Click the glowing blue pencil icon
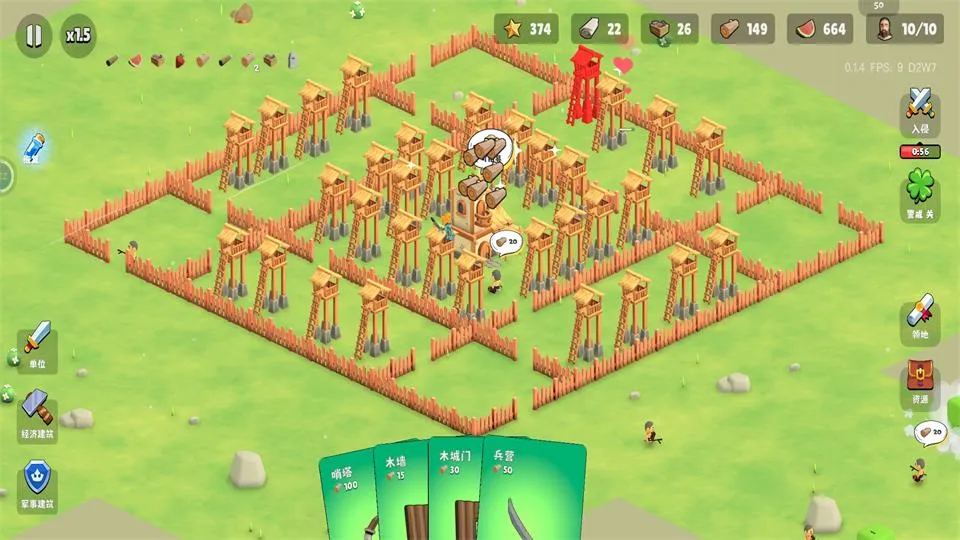 point(34,147)
